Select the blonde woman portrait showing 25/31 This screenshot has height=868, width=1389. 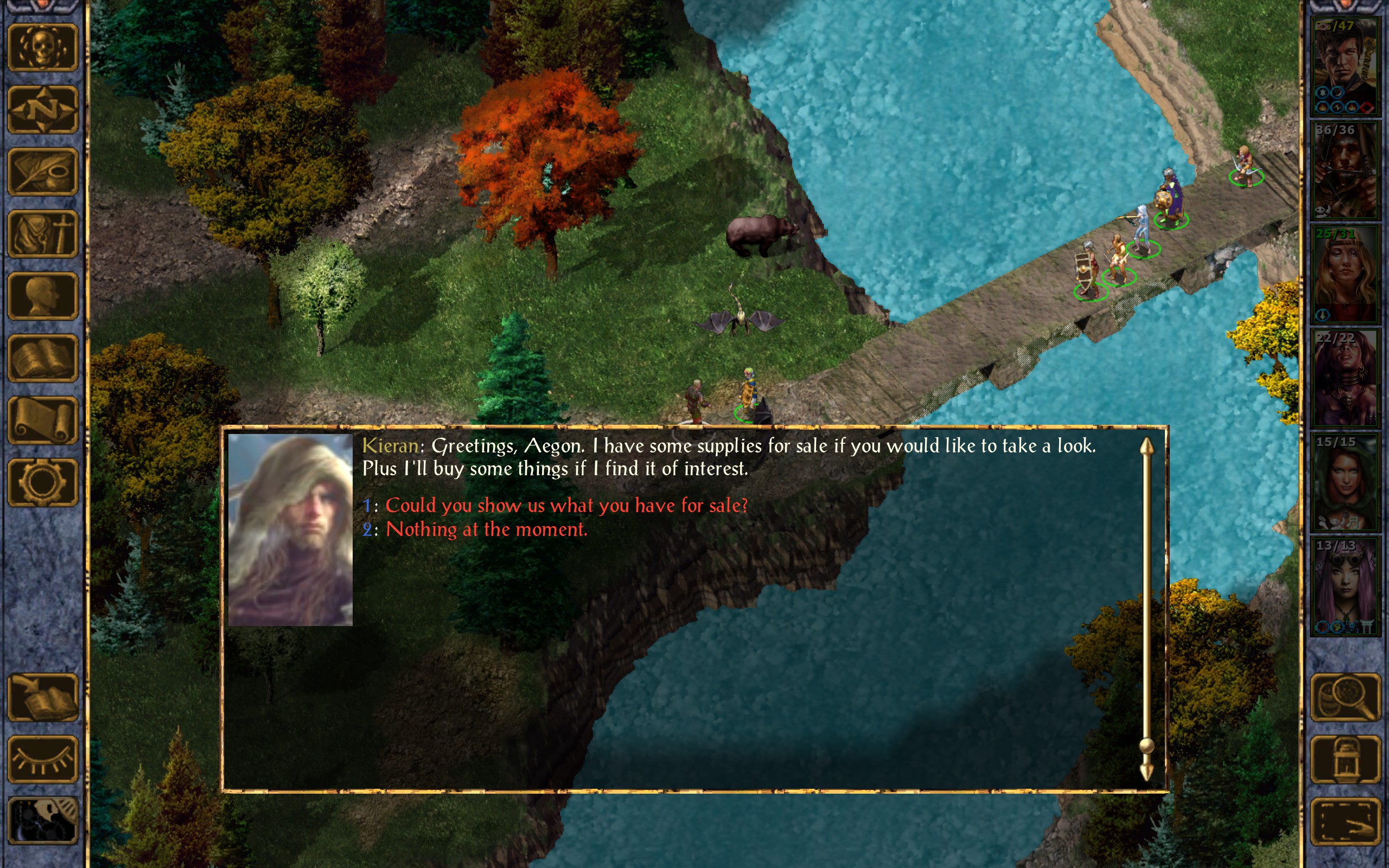coord(1345,275)
